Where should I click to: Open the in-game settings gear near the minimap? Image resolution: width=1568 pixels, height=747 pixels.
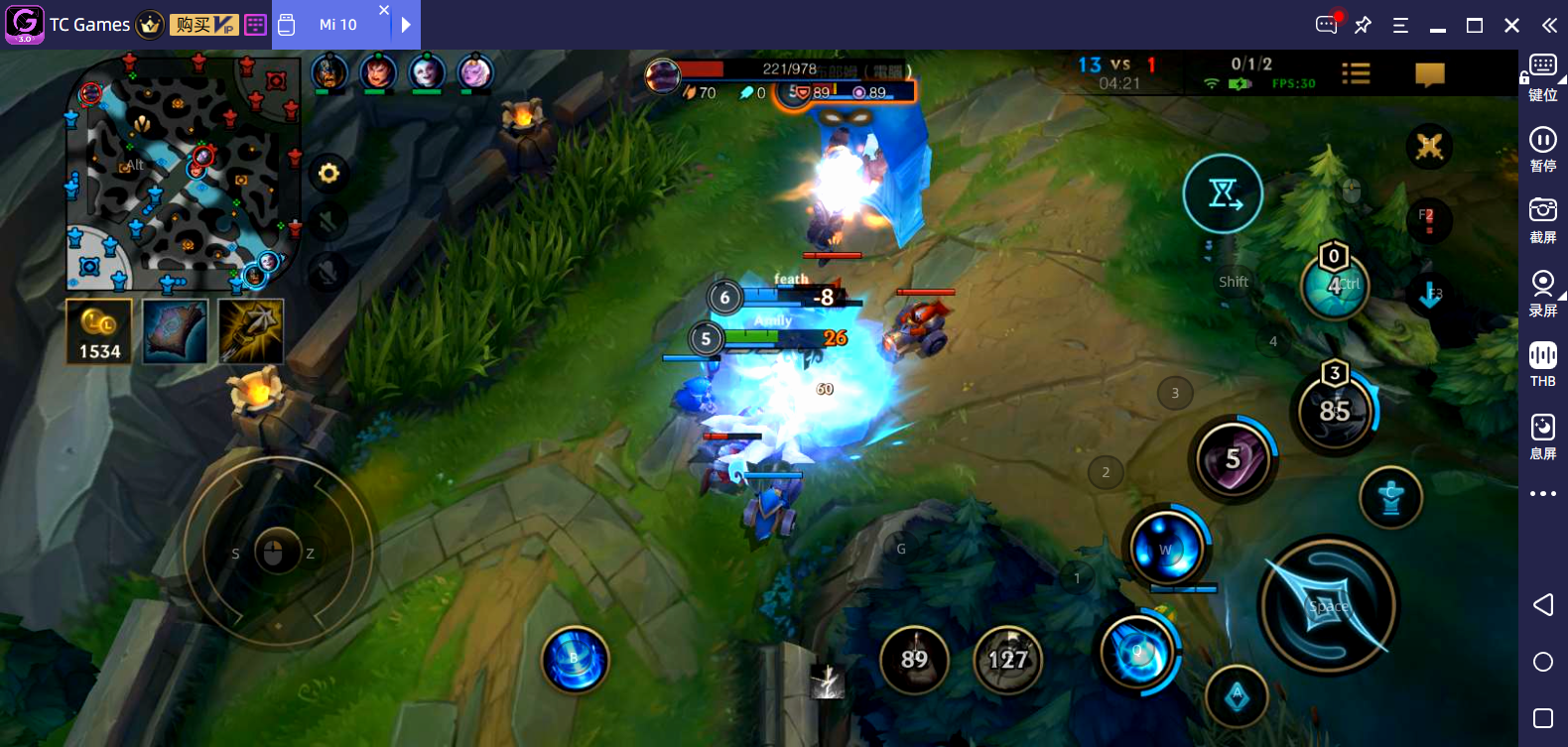tap(328, 173)
